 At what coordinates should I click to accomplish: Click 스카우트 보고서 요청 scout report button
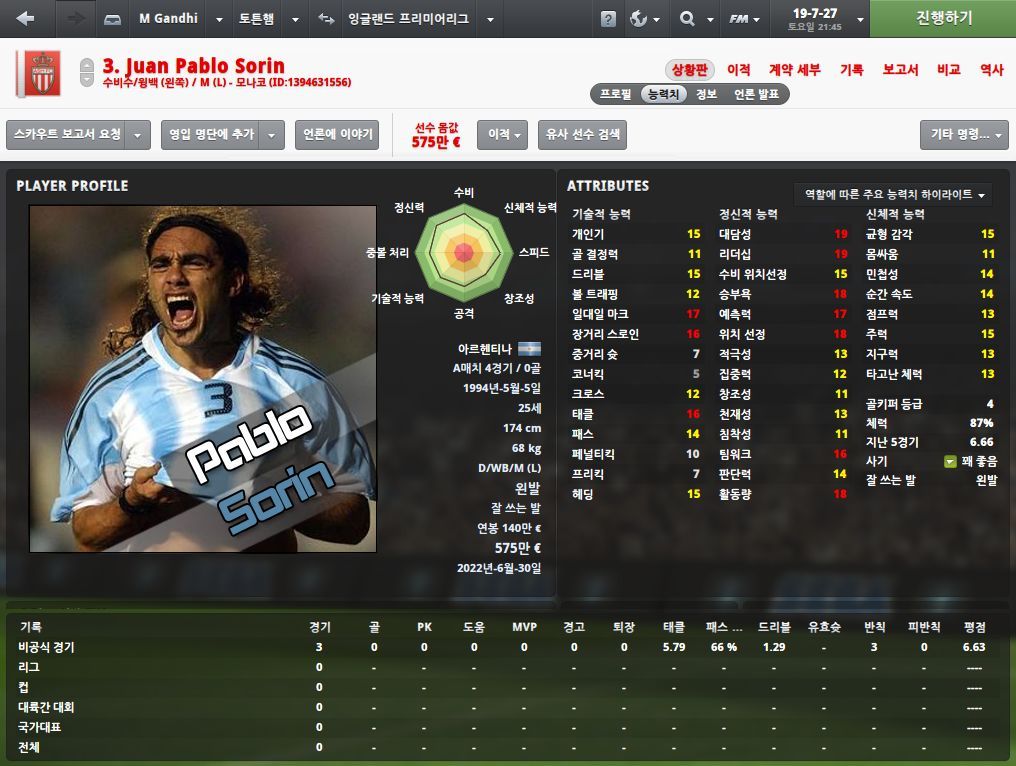[67, 134]
